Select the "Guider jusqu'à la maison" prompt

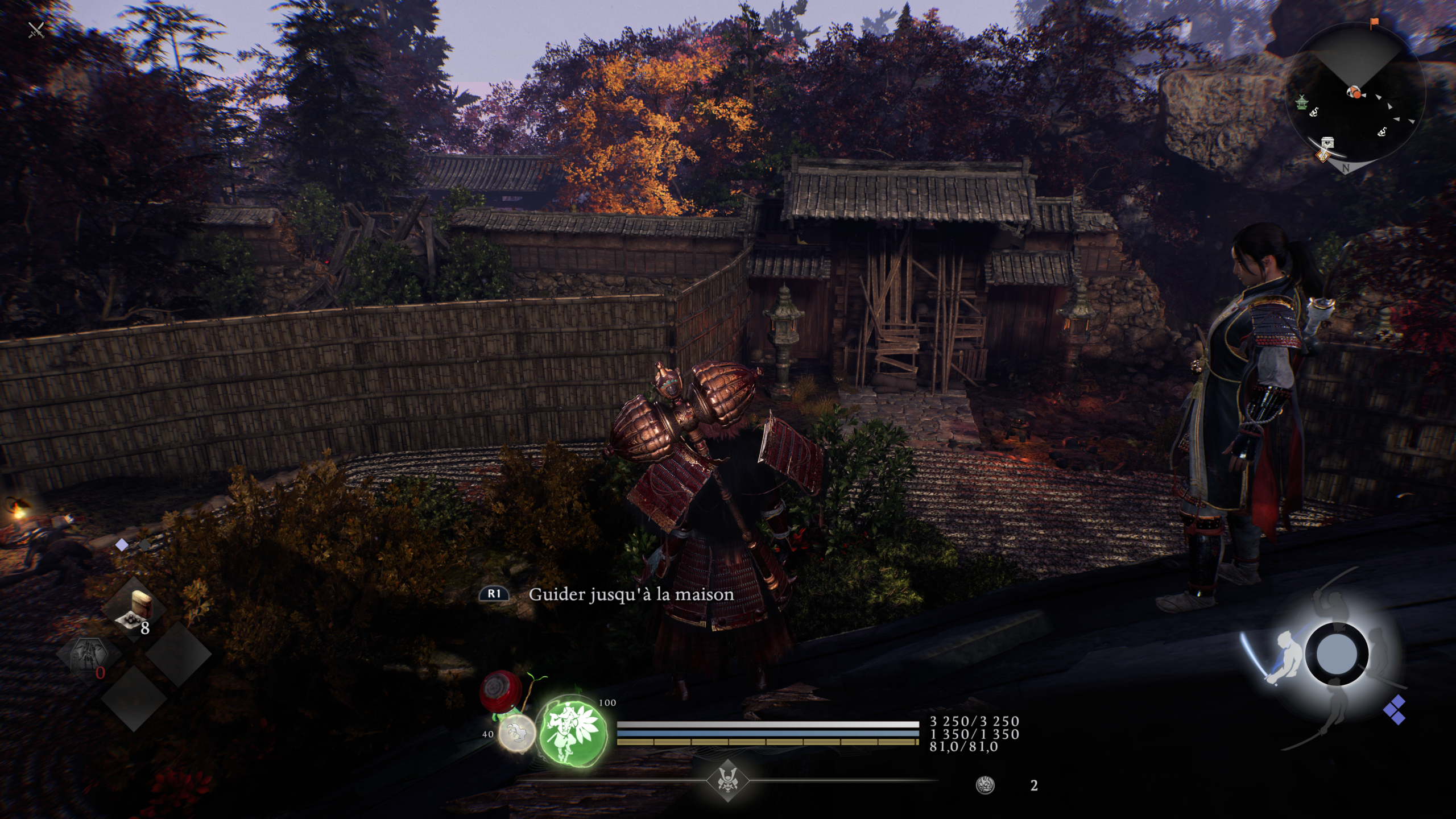pos(630,594)
